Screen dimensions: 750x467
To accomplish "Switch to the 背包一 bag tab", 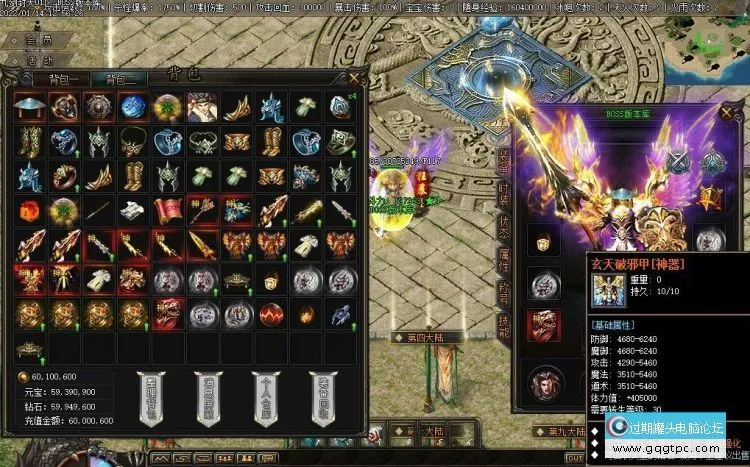I will coord(63,79).
